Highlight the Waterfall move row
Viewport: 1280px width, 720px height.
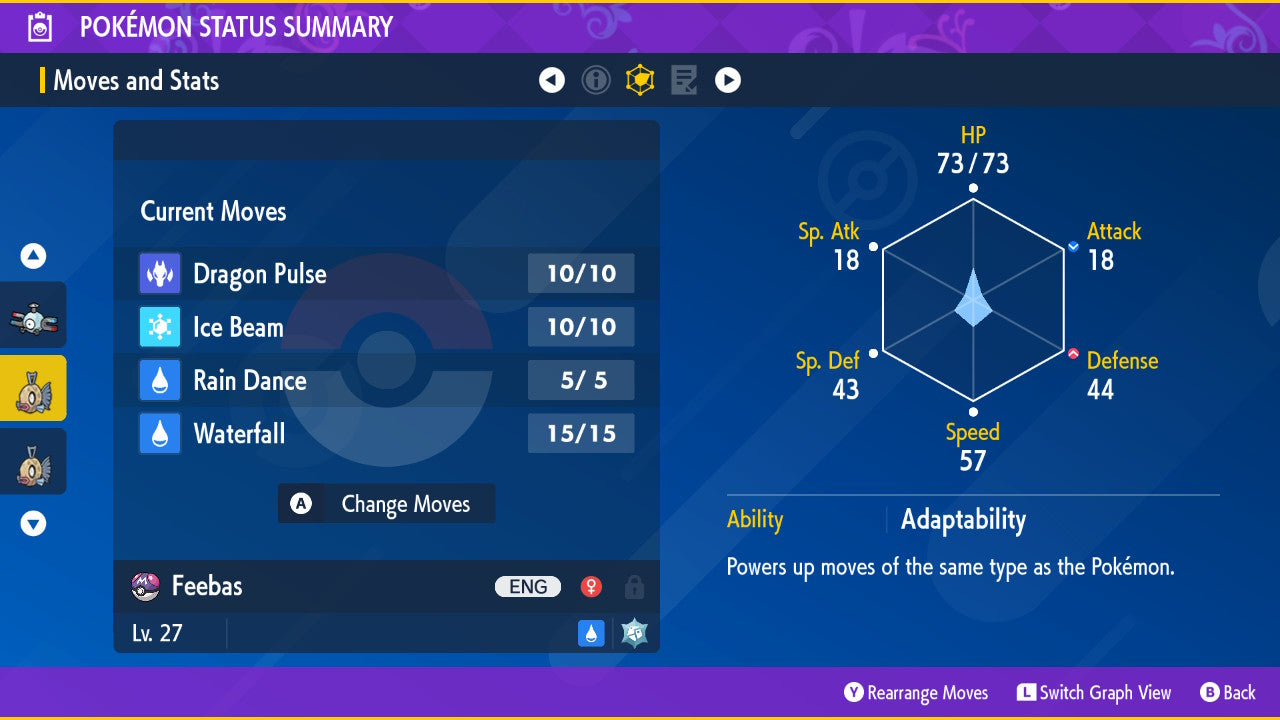click(x=386, y=434)
